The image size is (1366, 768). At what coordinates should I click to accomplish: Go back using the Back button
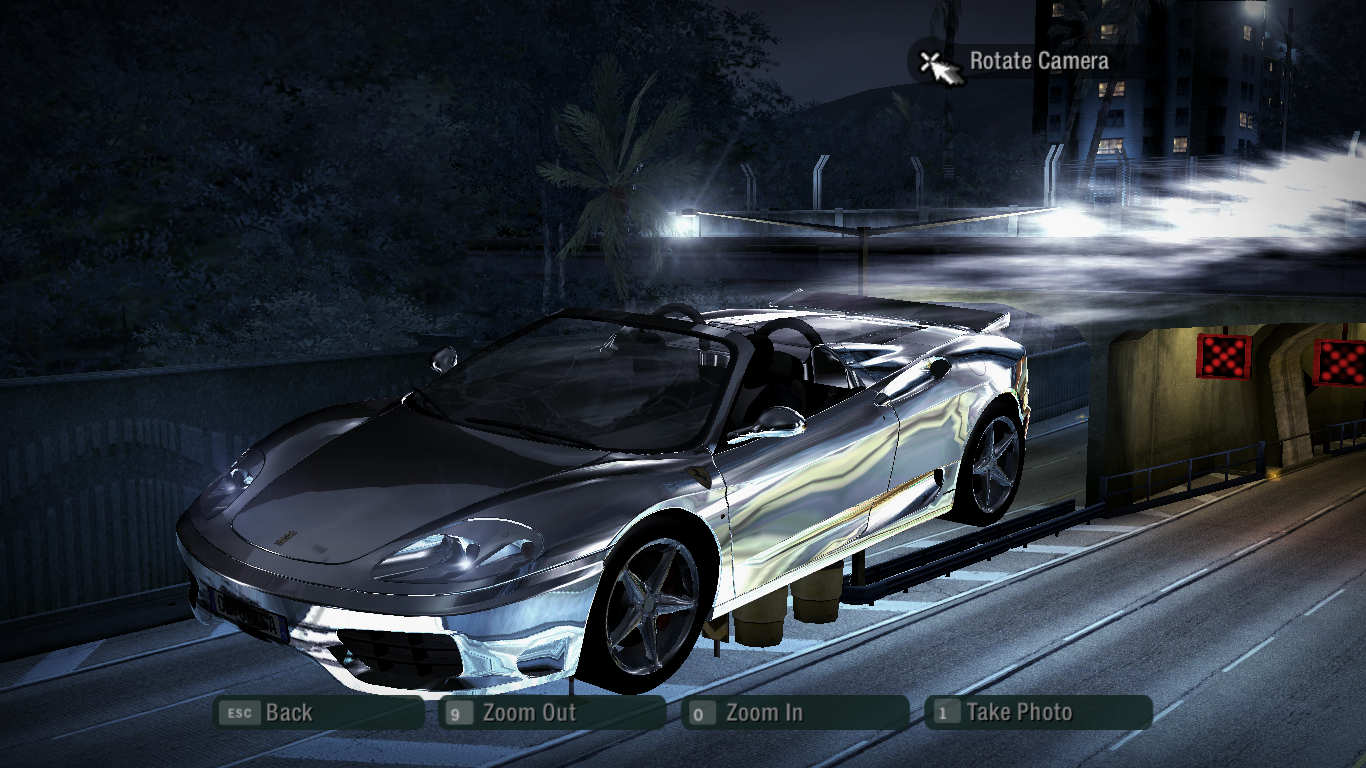[318, 713]
